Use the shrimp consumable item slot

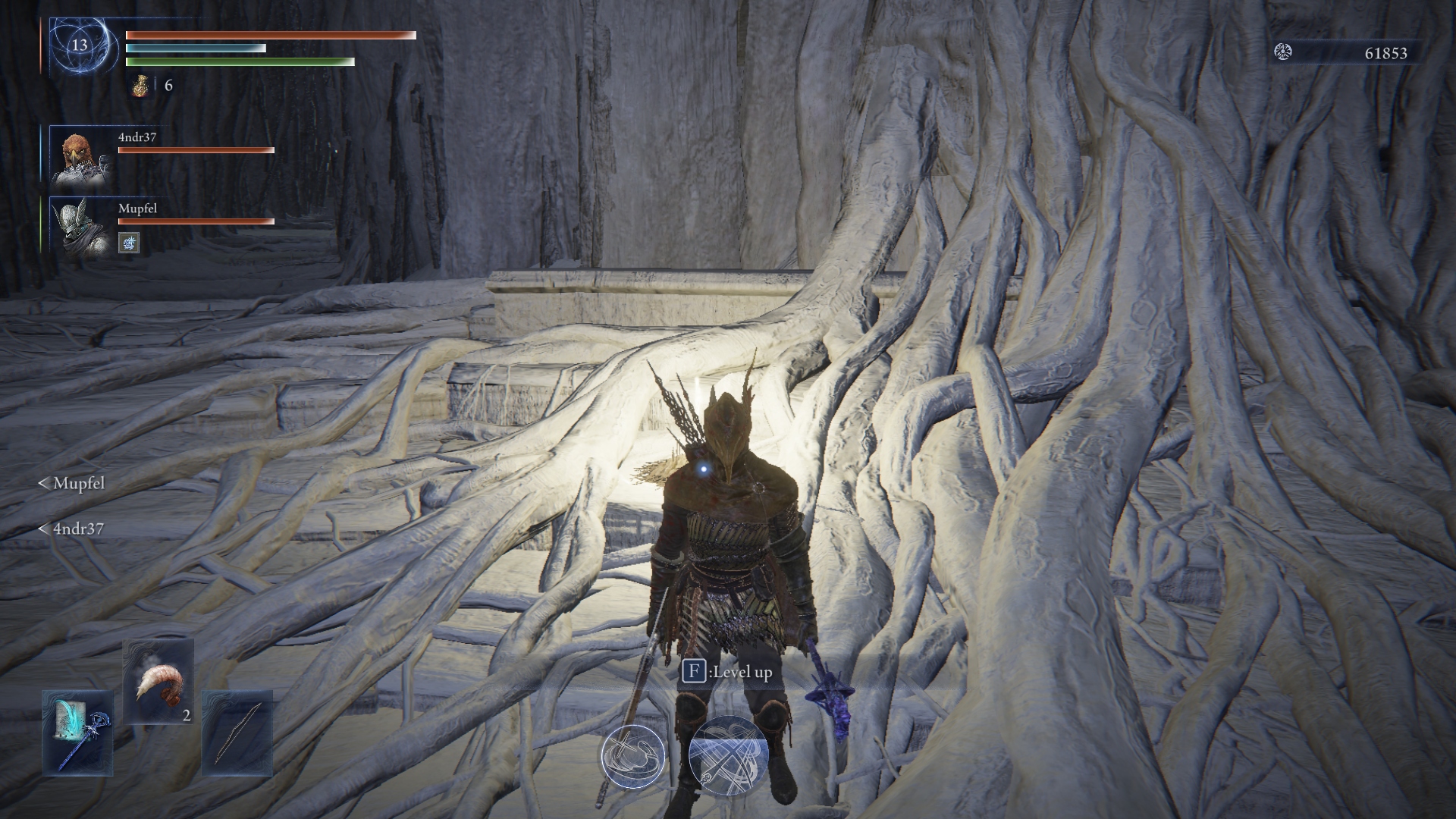click(158, 681)
